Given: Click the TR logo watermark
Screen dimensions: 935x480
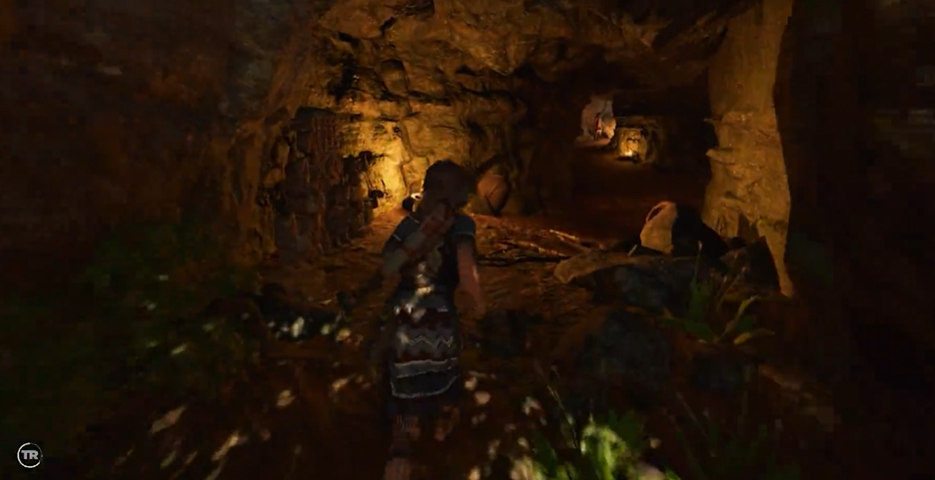Looking at the screenshot, I should (x=29, y=455).
